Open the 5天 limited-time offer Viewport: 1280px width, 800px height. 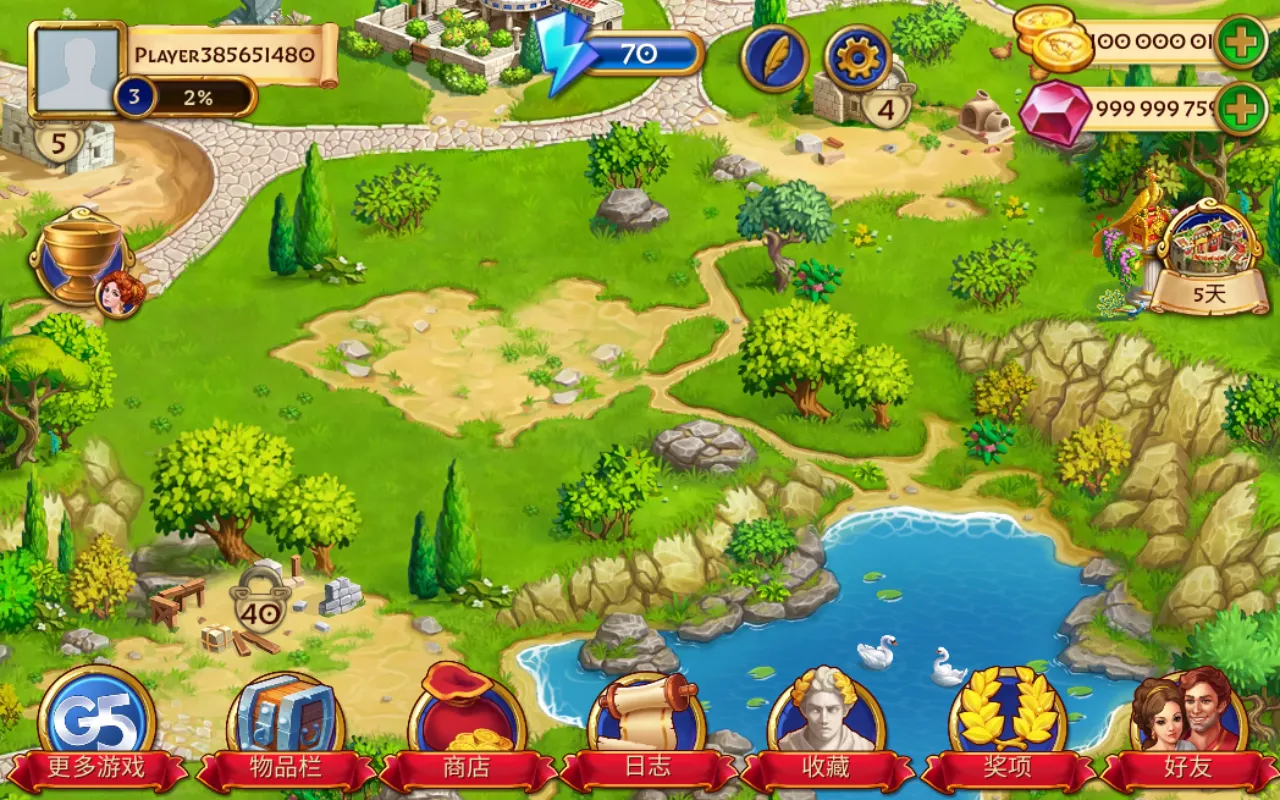pyautogui.click(x=1208, y=258)
